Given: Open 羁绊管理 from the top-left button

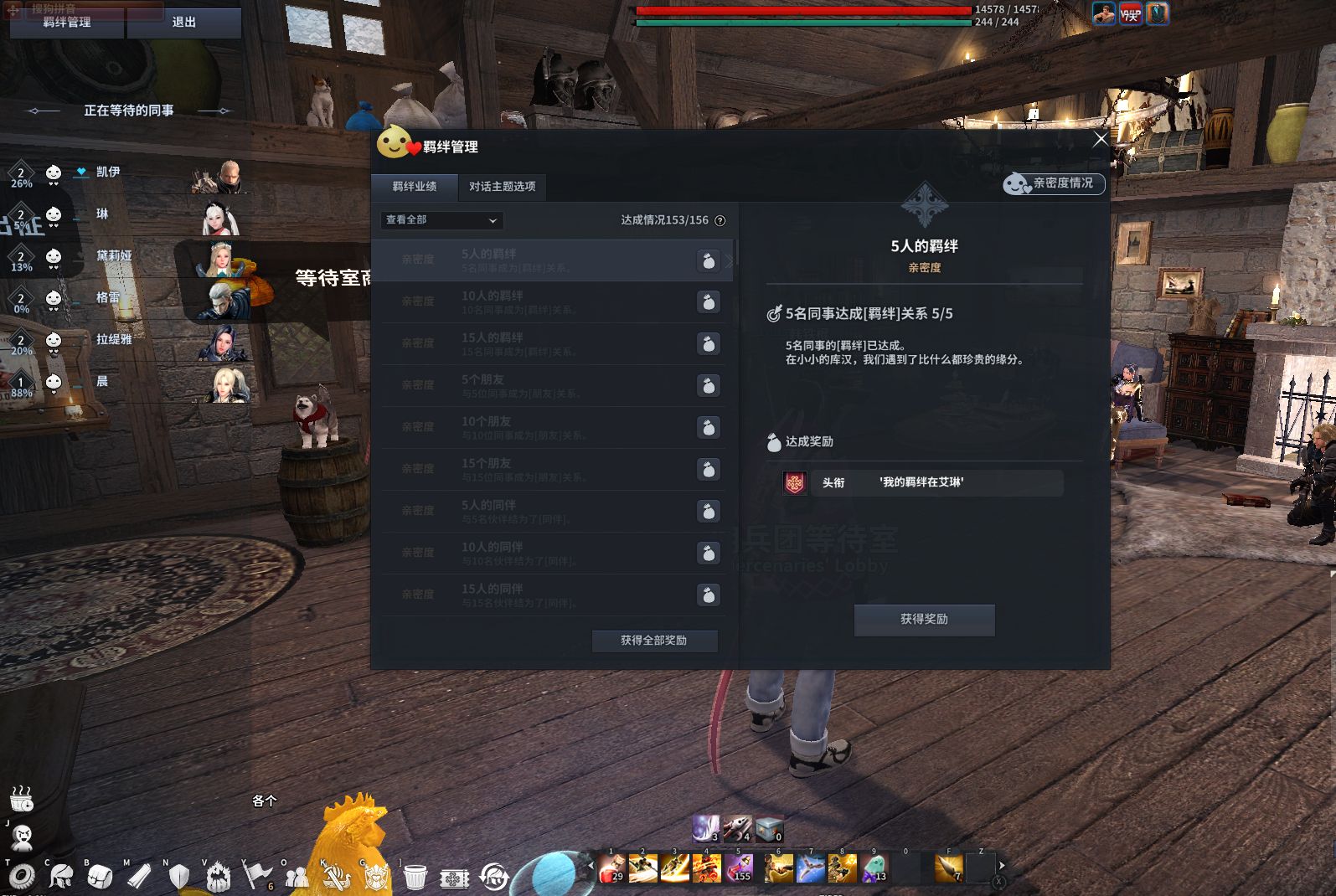Looking at the screenshot, I should click(67, 23).
